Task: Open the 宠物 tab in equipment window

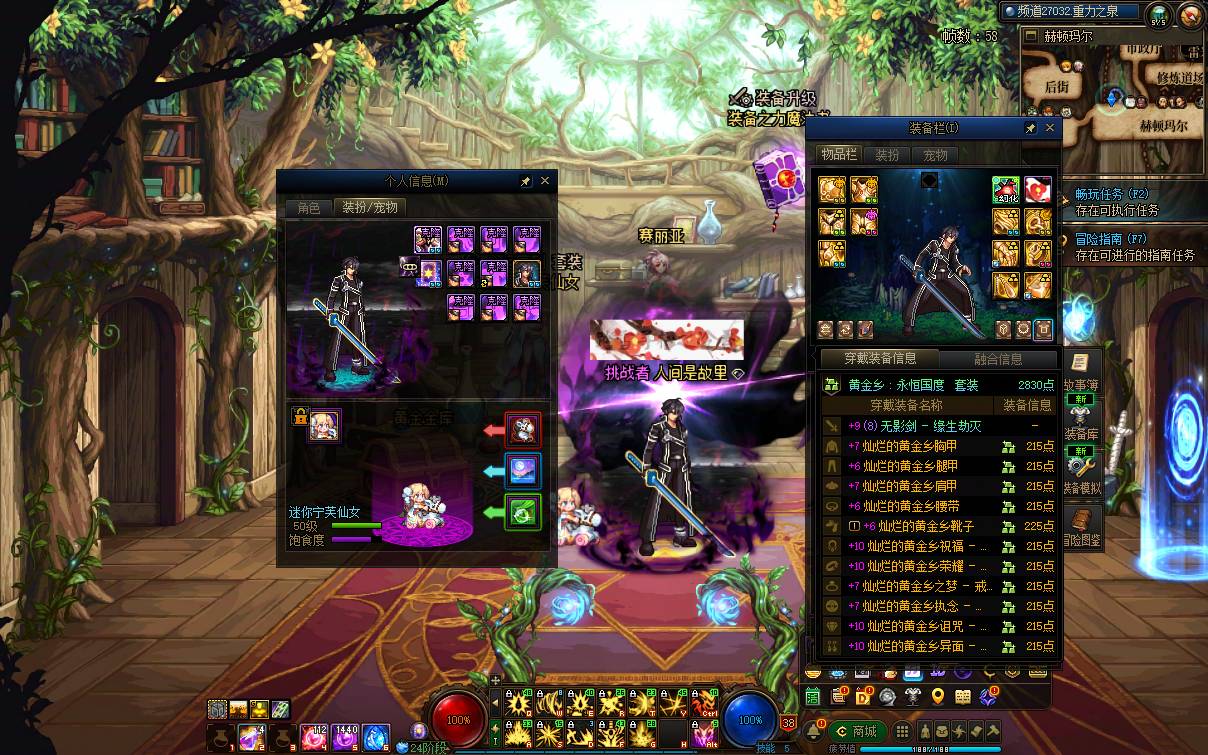Action: click(x=935, y=155)
